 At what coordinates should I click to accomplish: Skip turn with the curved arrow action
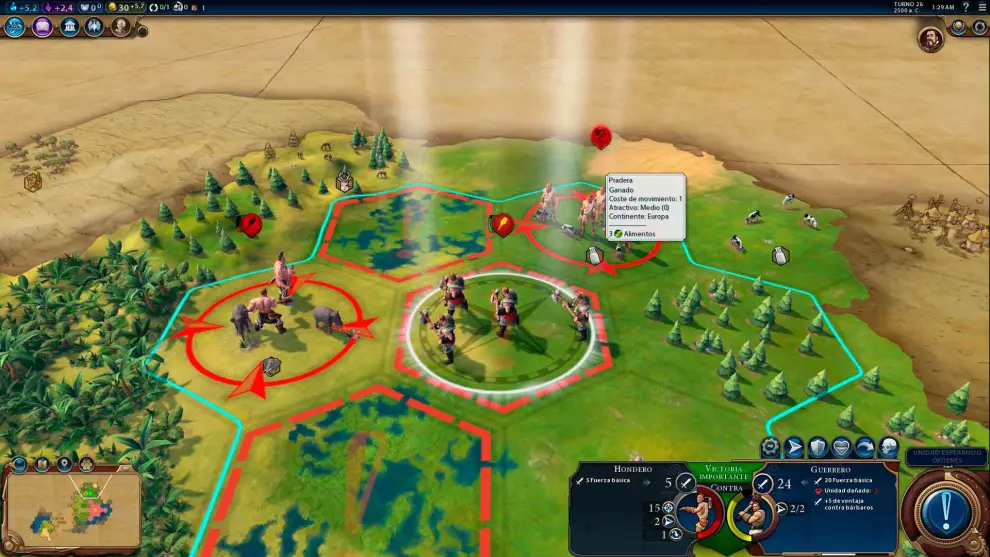click(x=864, y=447)
